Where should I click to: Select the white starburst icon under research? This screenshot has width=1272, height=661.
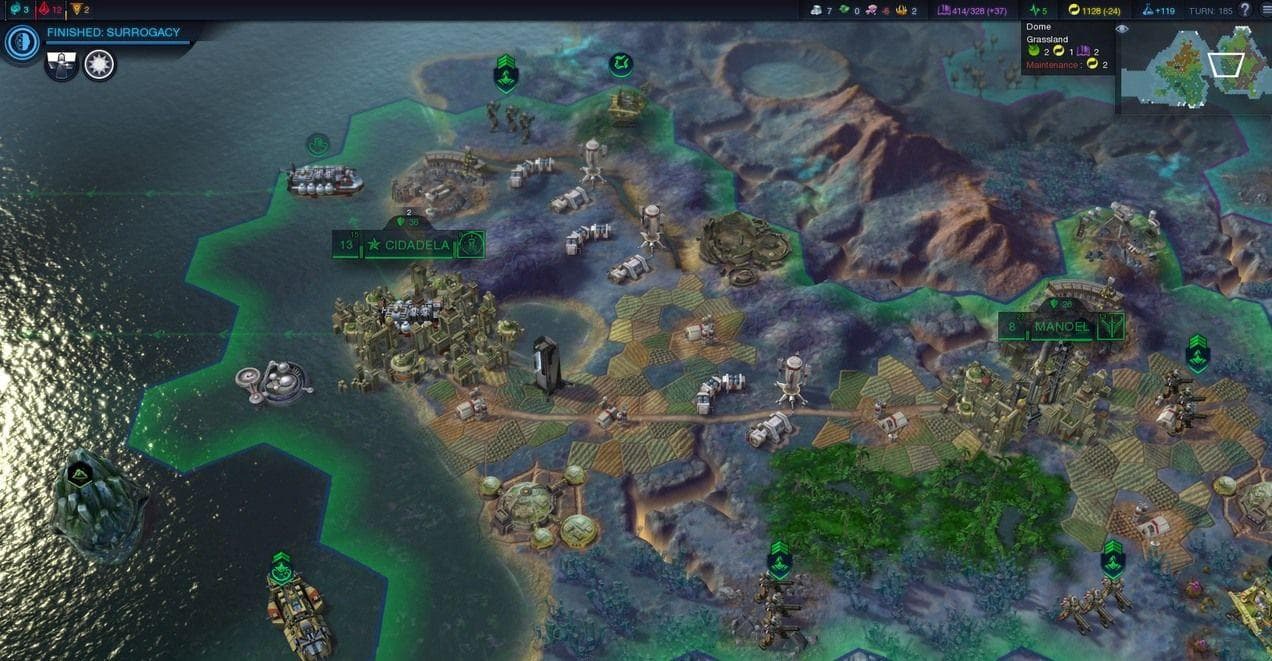tap(99, 65)
